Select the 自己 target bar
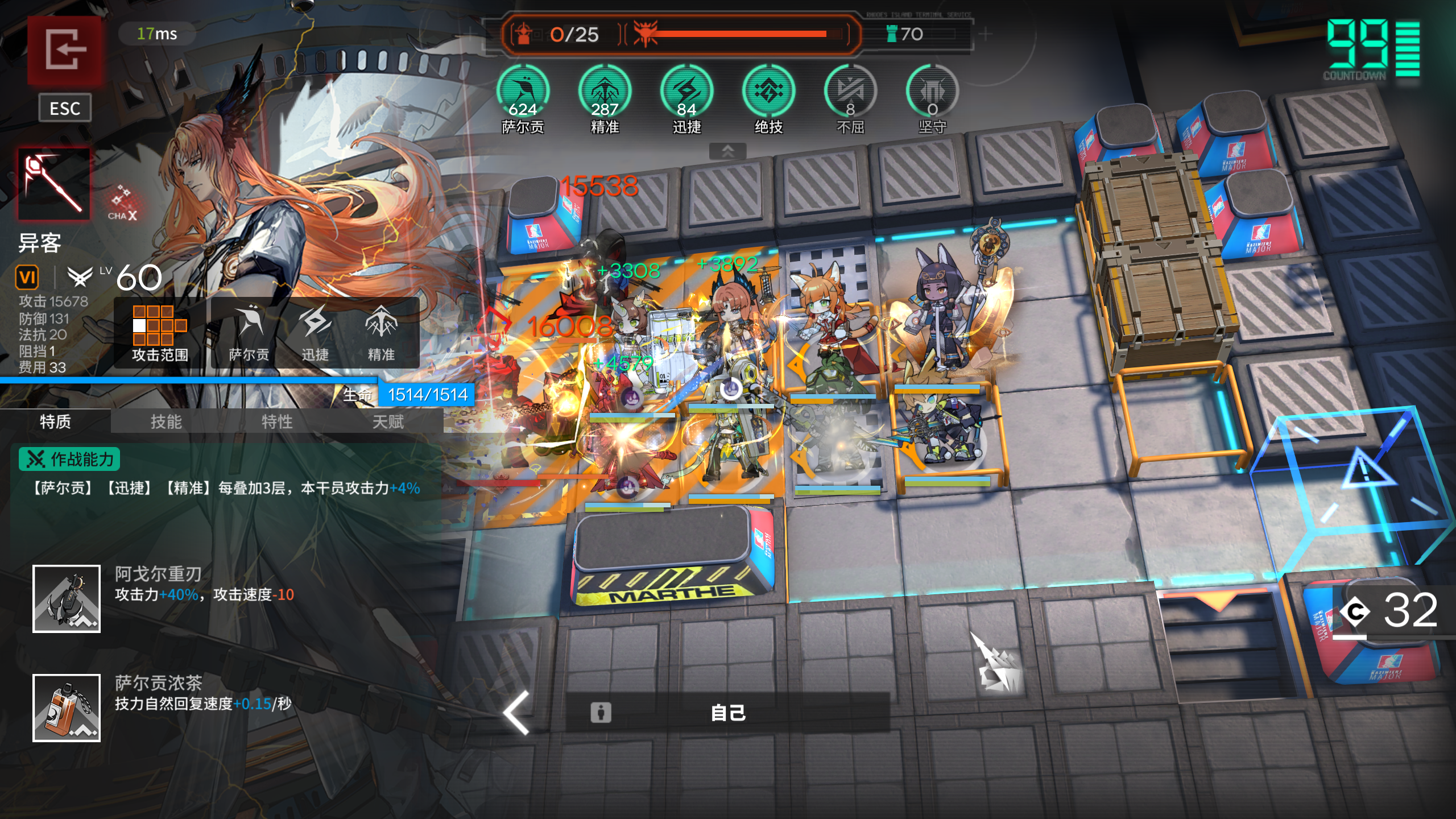Image resolution: width=1456 pixels, height=819 pixels. [727, 713]
